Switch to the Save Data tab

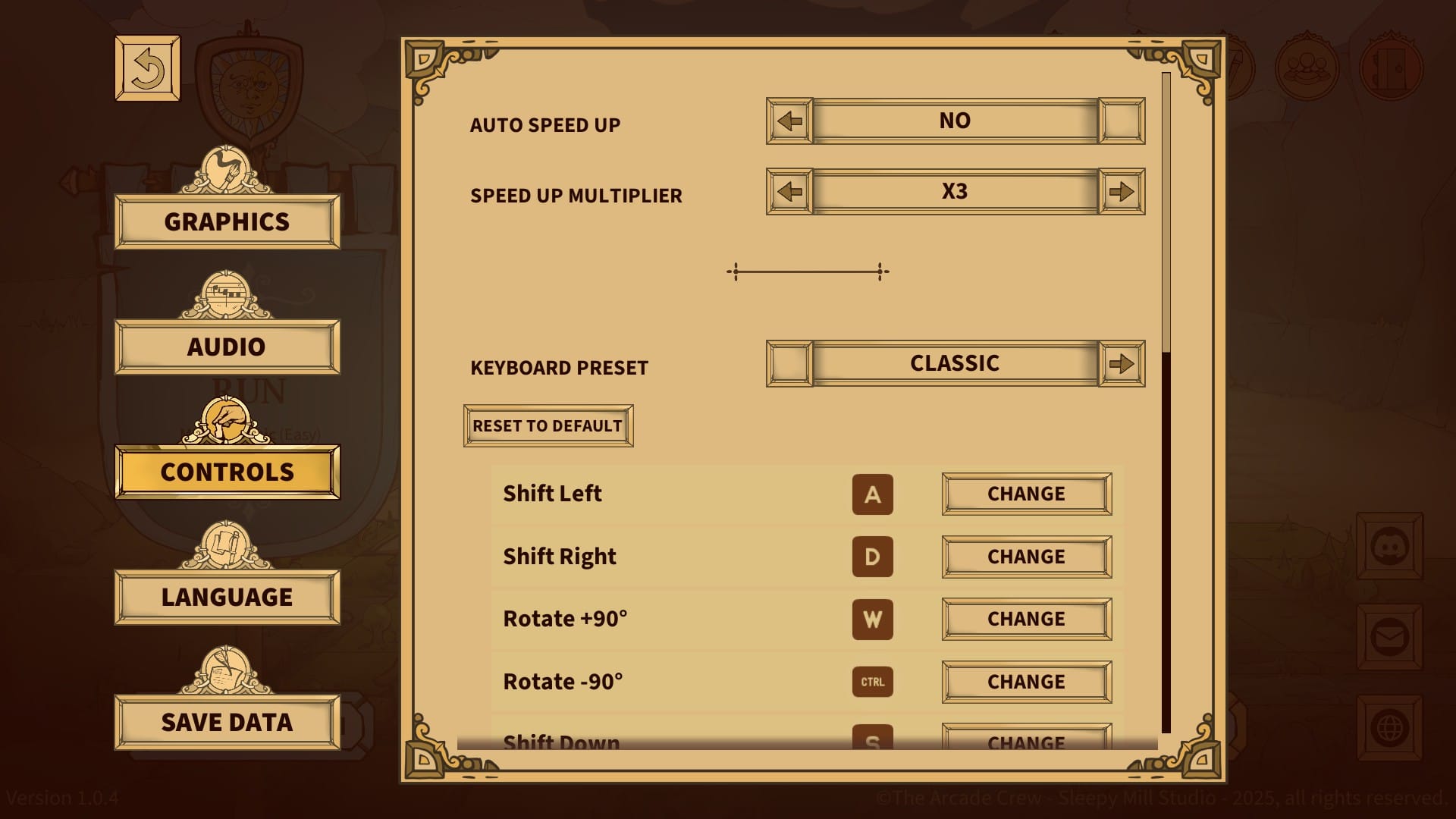(226, 722)
